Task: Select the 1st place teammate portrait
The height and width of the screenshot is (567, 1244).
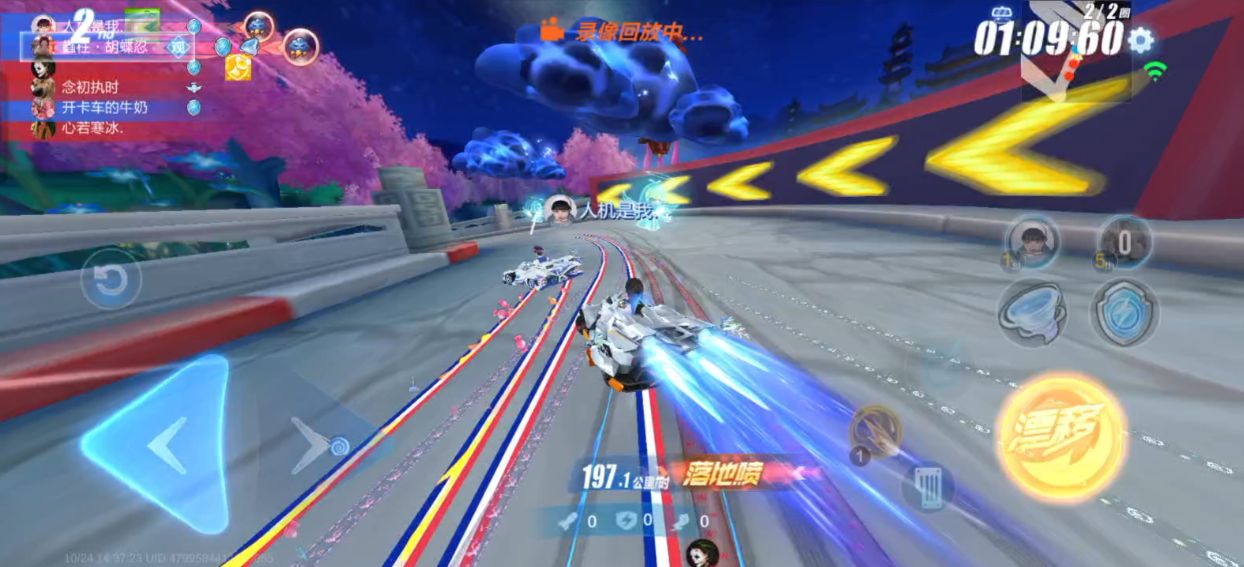Action: point(1033,242)
